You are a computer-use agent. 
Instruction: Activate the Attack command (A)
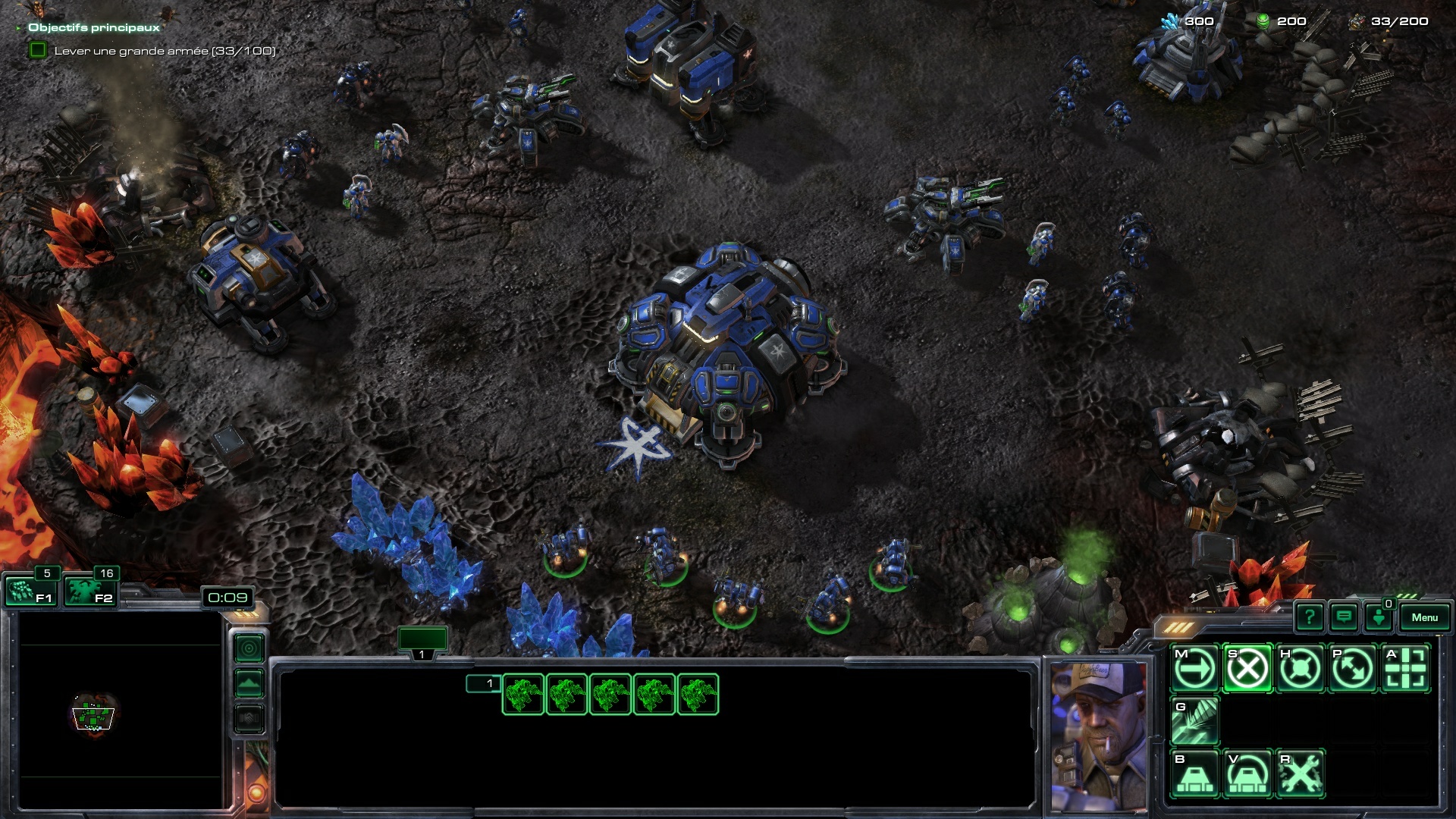point(1405,669)
